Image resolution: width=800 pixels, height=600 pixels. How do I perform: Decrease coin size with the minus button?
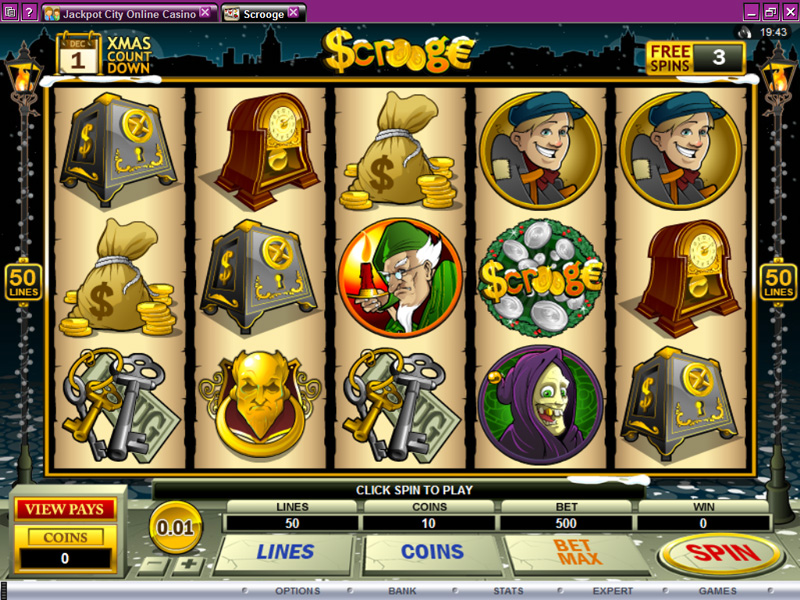151,565
